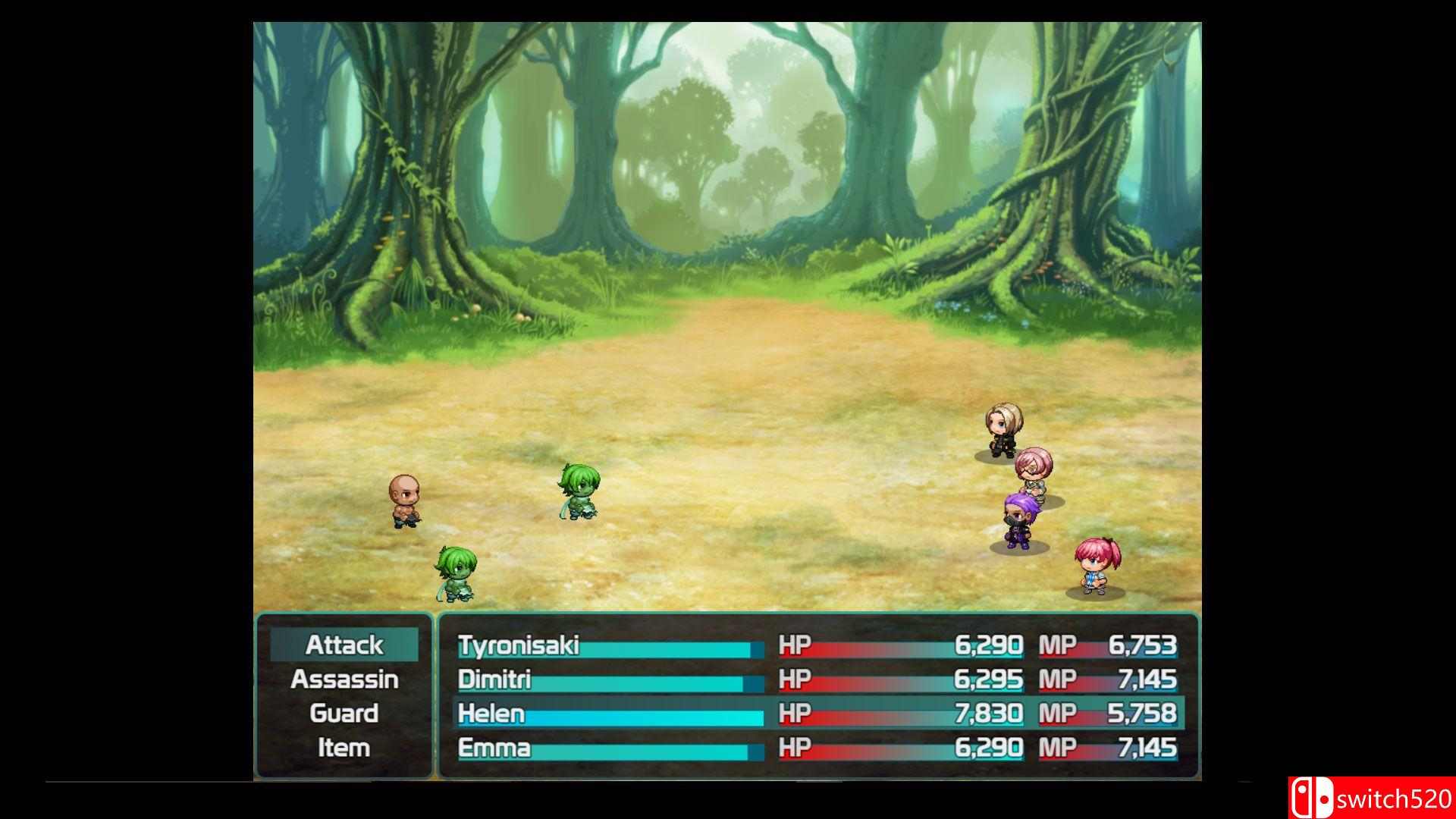Choose the Attack battle command
Viewport: 1456px width, 819px height.
pyautogui.click(x=344, y=645)
